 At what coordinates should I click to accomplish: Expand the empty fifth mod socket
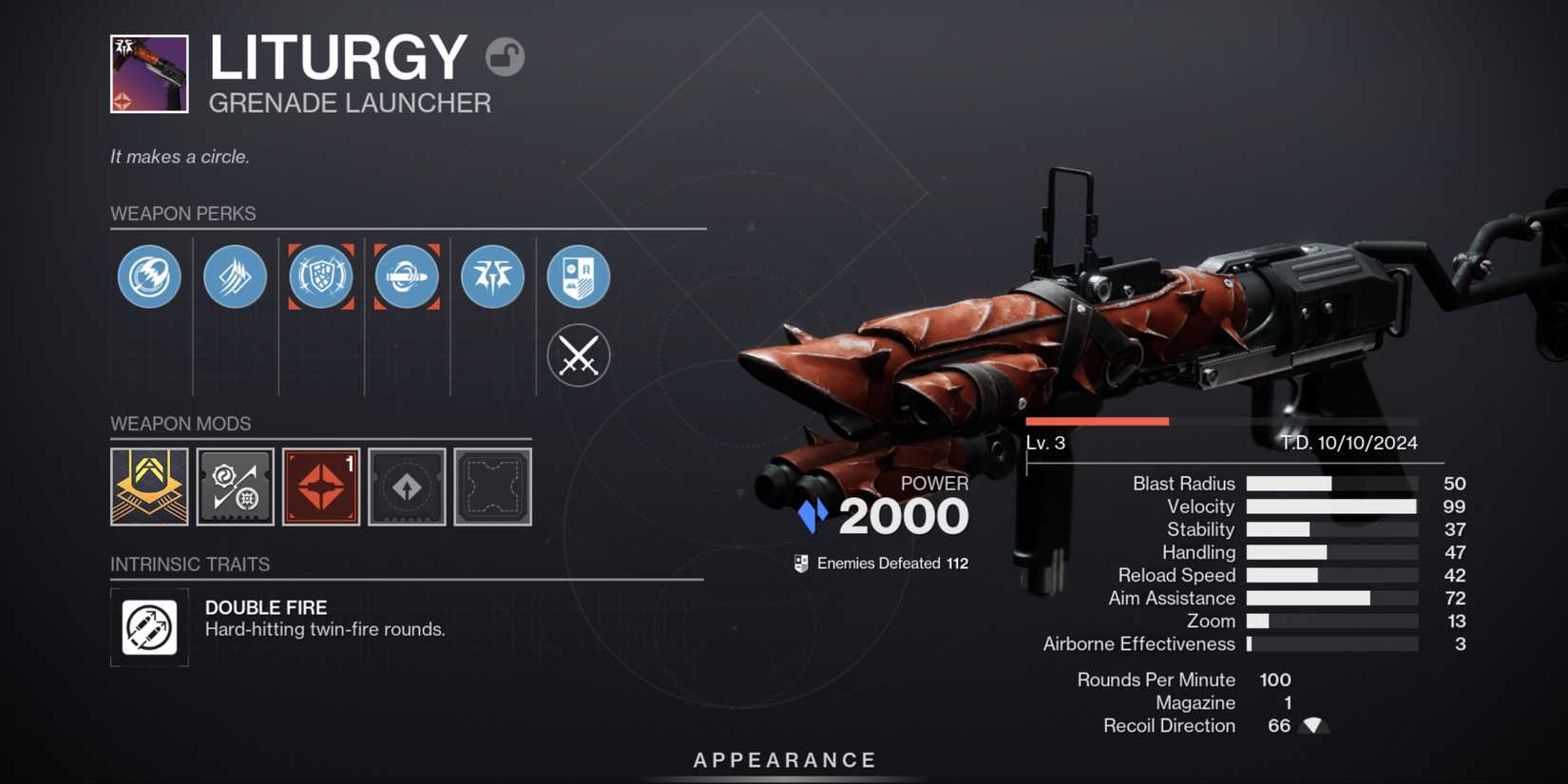point(491,487)
